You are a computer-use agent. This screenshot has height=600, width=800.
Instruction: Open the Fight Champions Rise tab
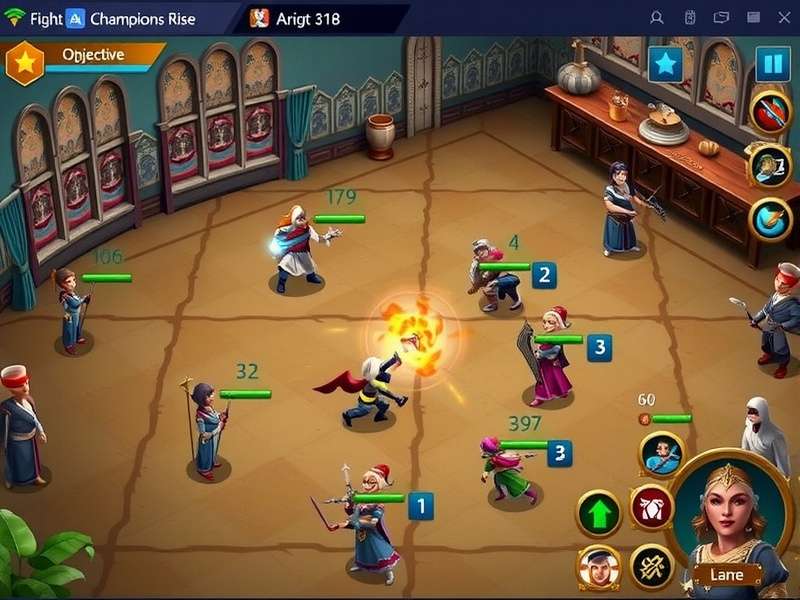point(120,19)
